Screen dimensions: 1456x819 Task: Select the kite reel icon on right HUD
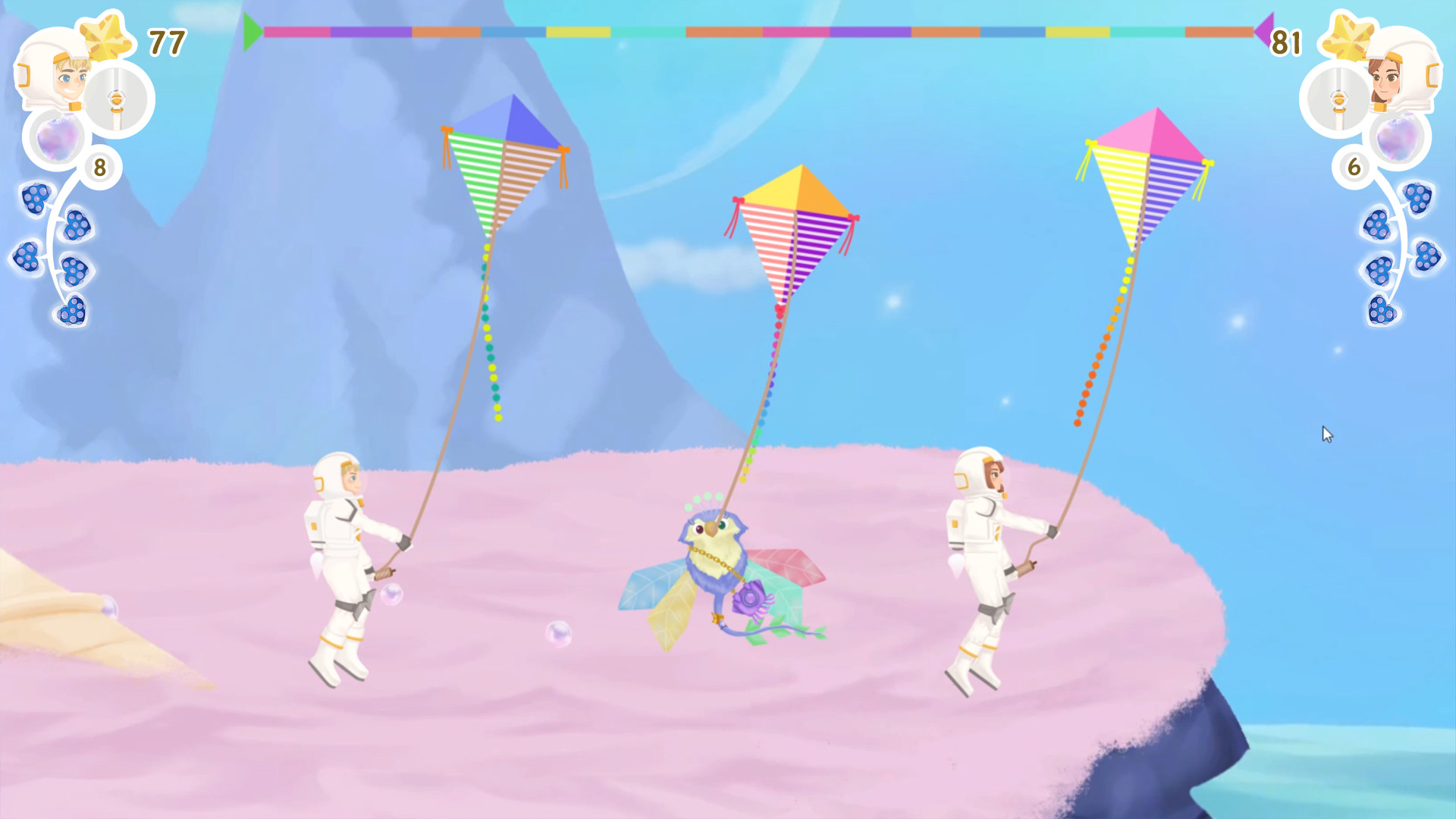point(1338,99)
